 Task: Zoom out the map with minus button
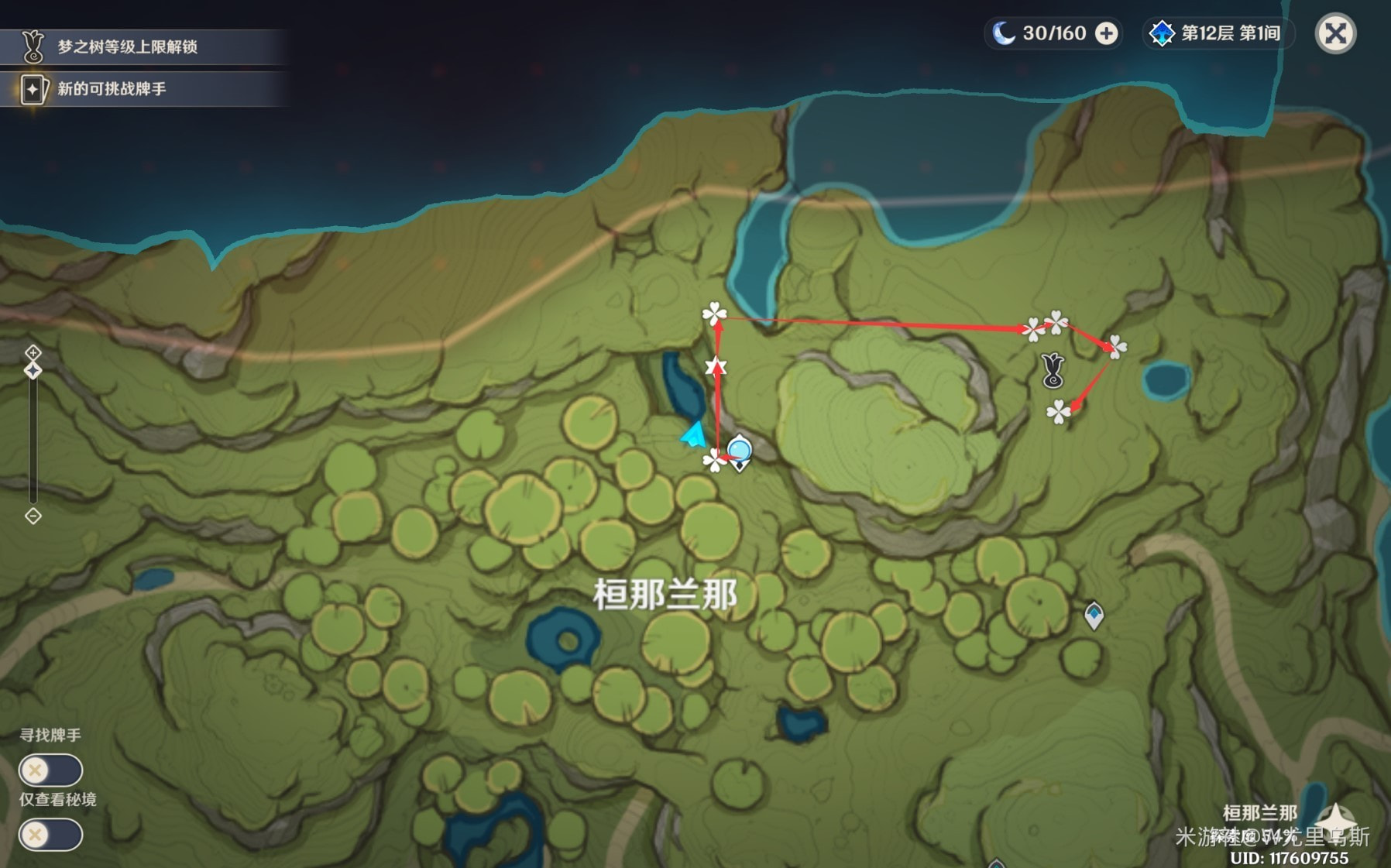click(33, 516)
